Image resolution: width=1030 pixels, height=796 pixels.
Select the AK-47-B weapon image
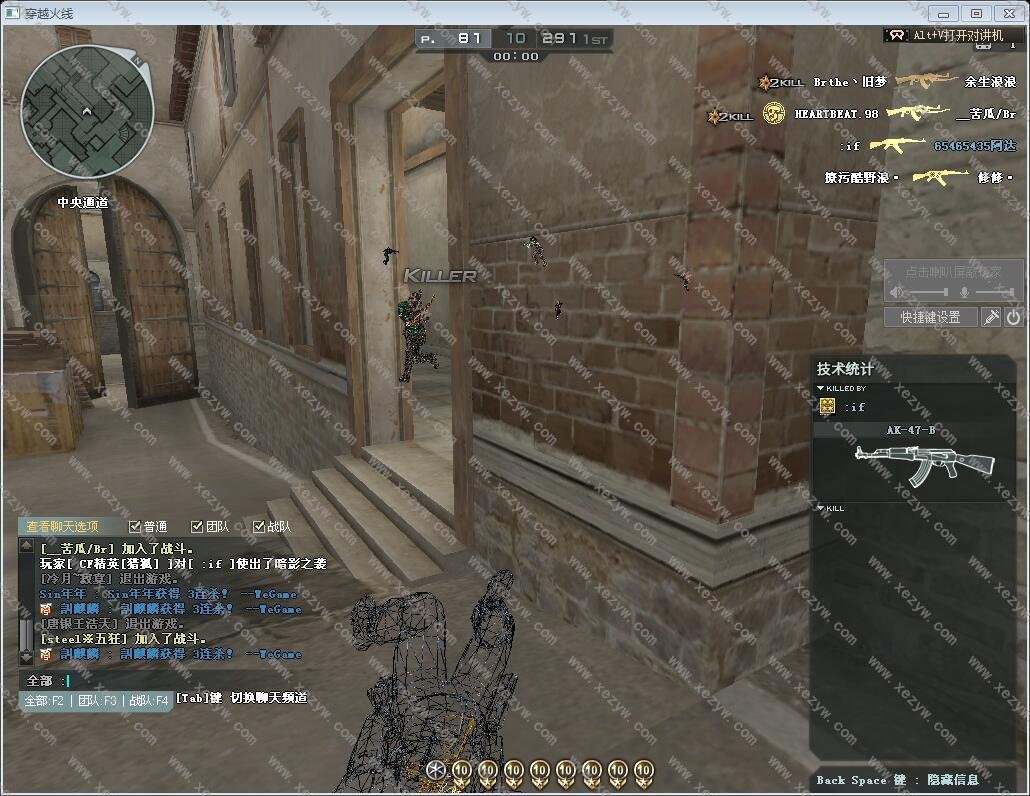925,462
